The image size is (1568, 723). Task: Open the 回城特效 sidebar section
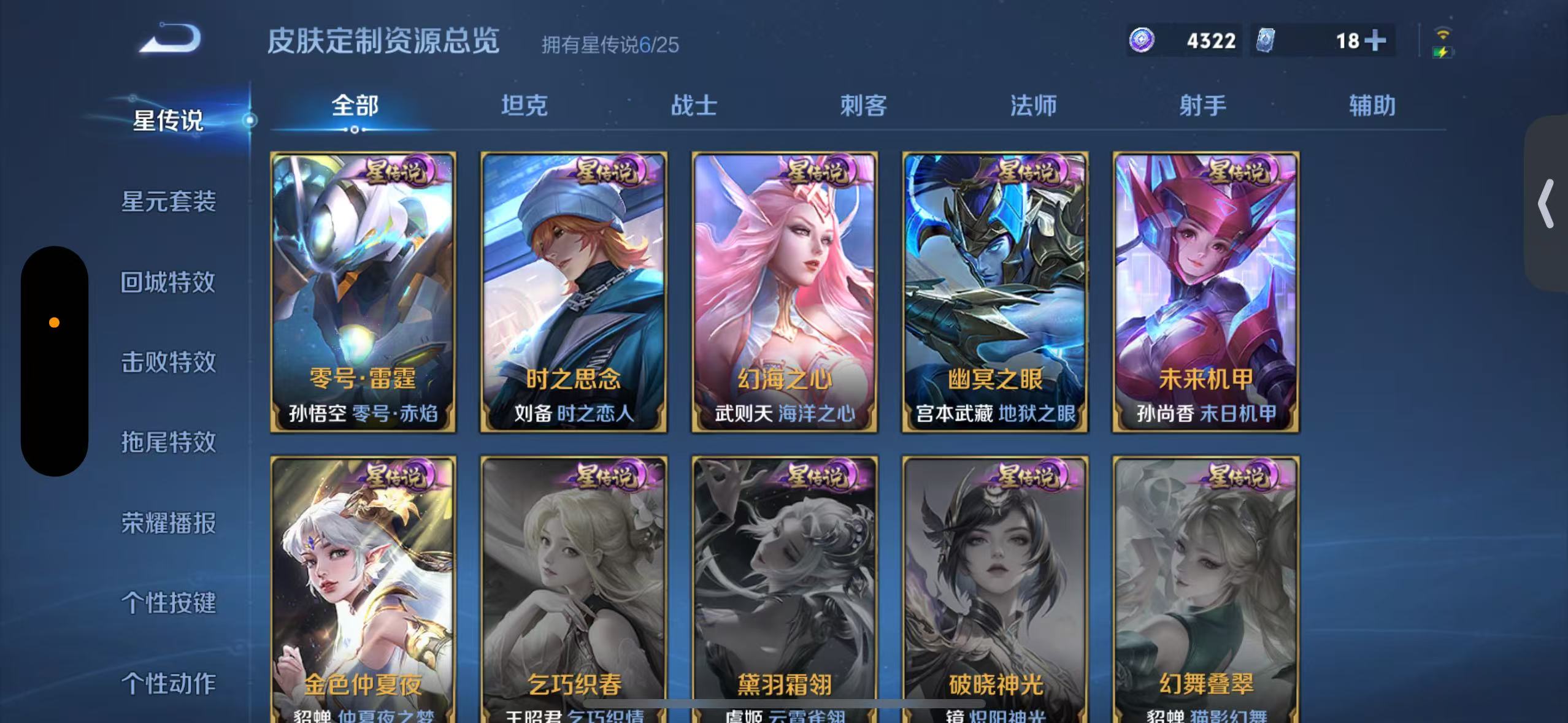click(167, 281)
